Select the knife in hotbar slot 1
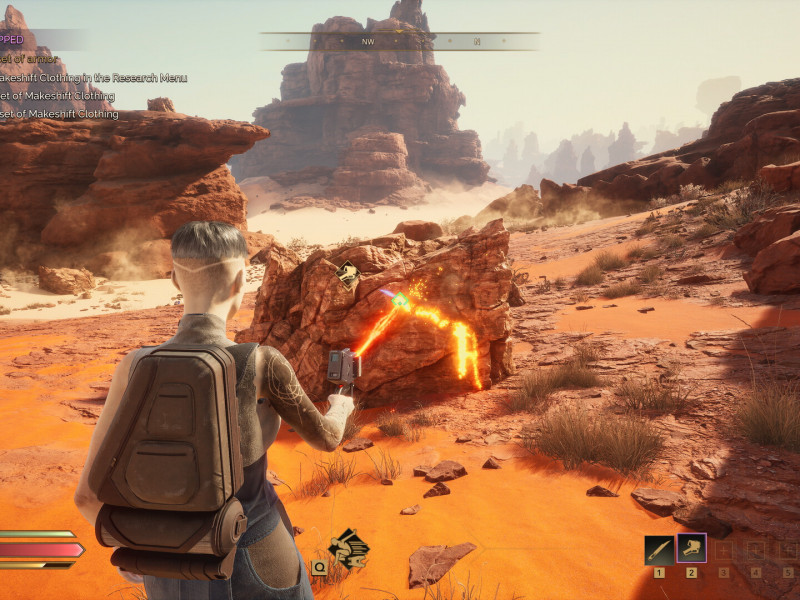800x600 pixels. (658, 549)
